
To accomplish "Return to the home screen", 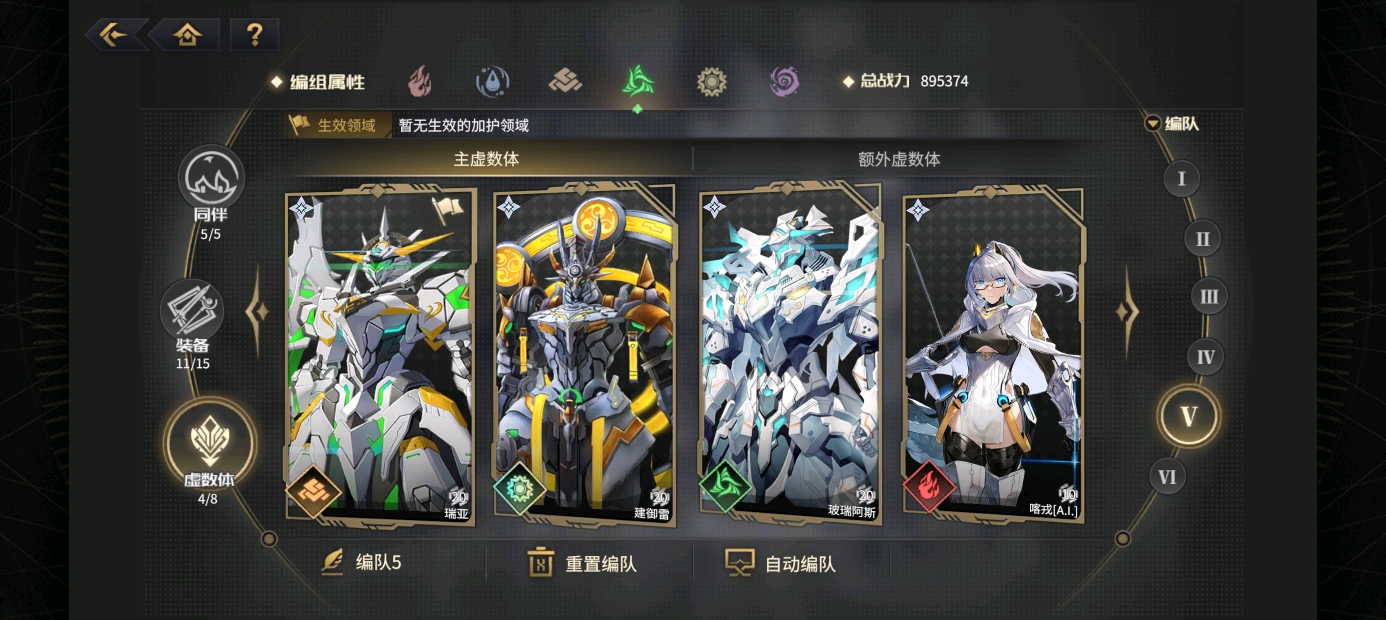I will tap(186, 35).
